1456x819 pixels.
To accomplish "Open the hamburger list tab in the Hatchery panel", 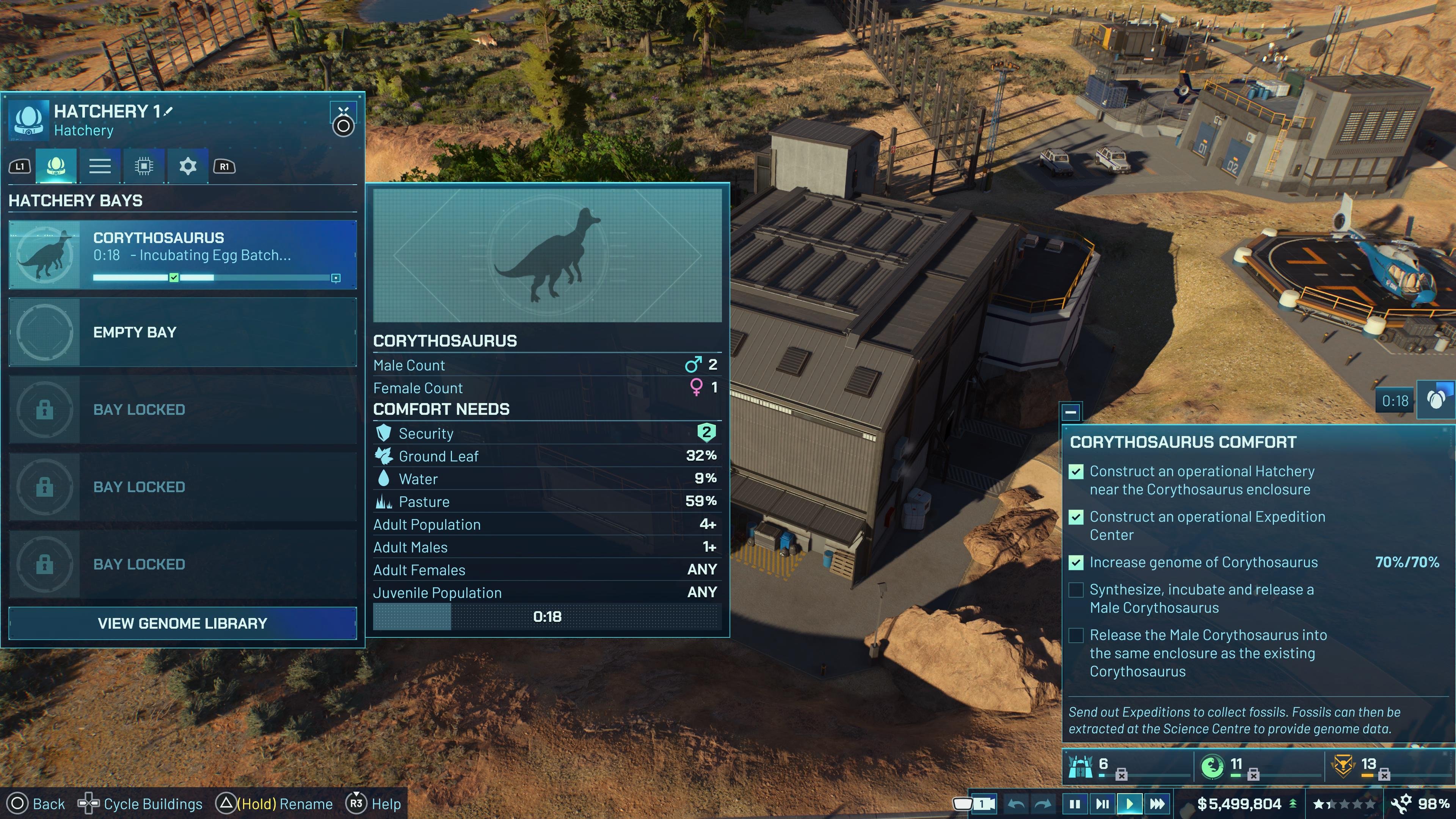I will pos(100,166).
